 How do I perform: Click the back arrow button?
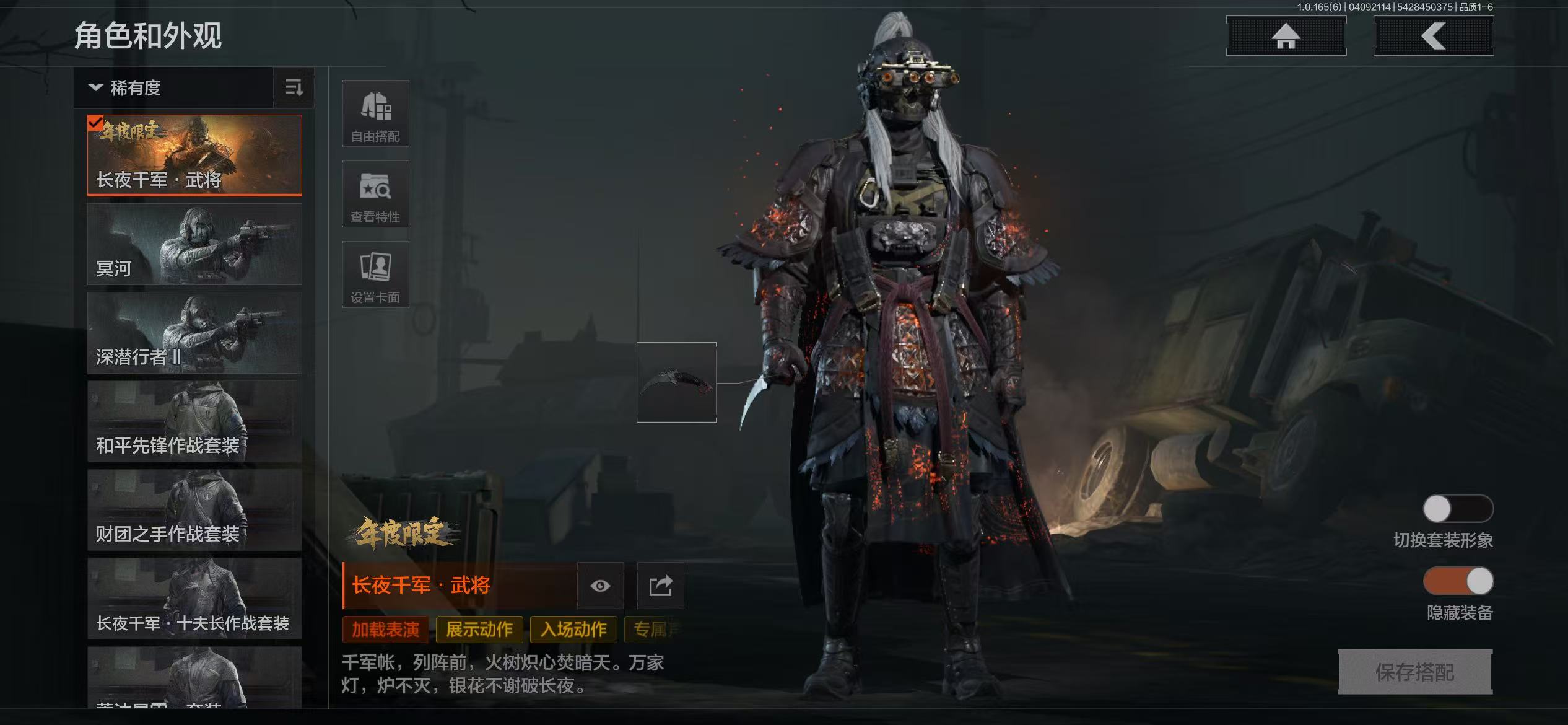click(x=1433, y=36)
